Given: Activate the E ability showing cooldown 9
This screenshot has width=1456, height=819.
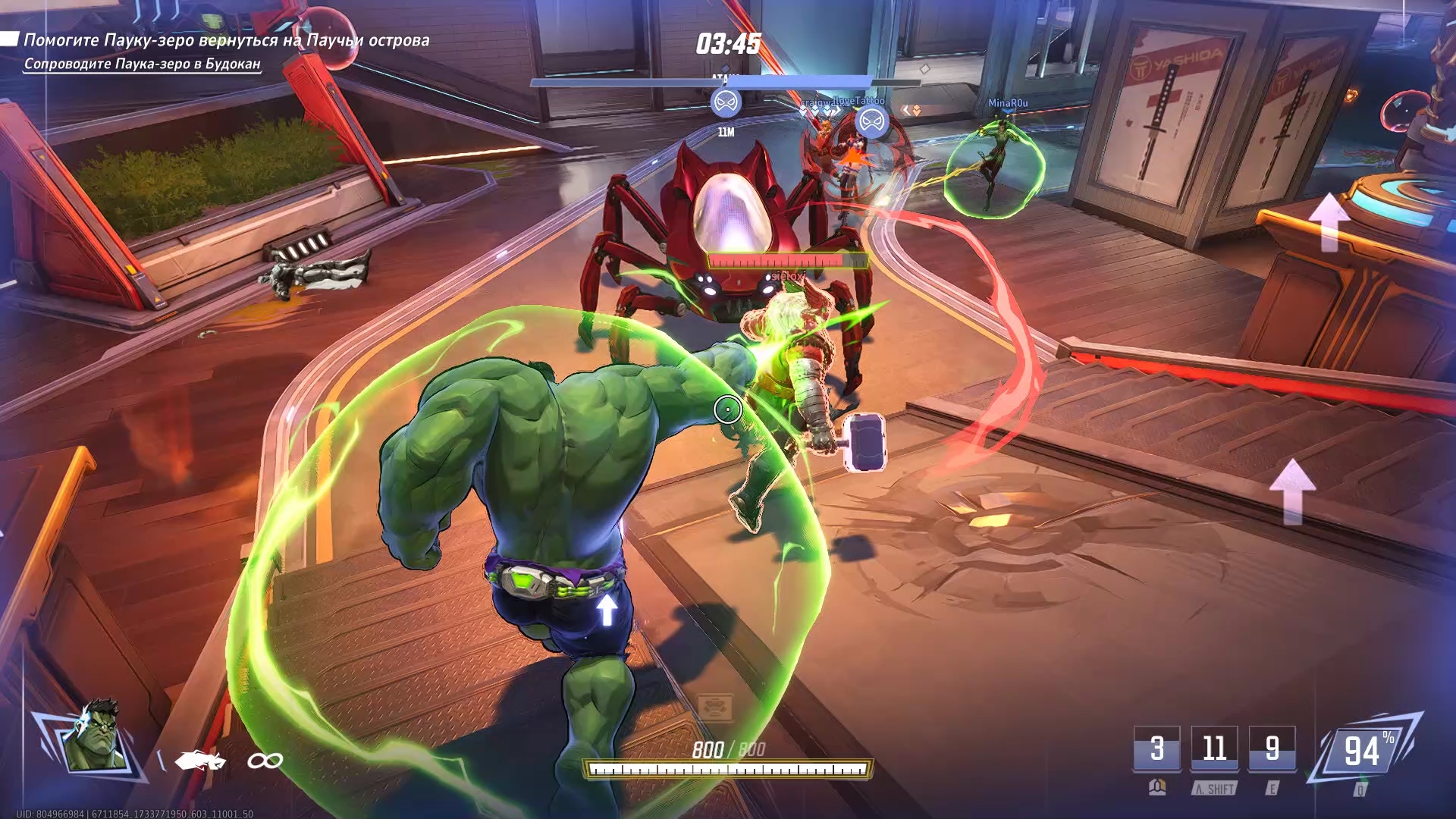Looking at the screenshot, I should (x=1272, y=748).
